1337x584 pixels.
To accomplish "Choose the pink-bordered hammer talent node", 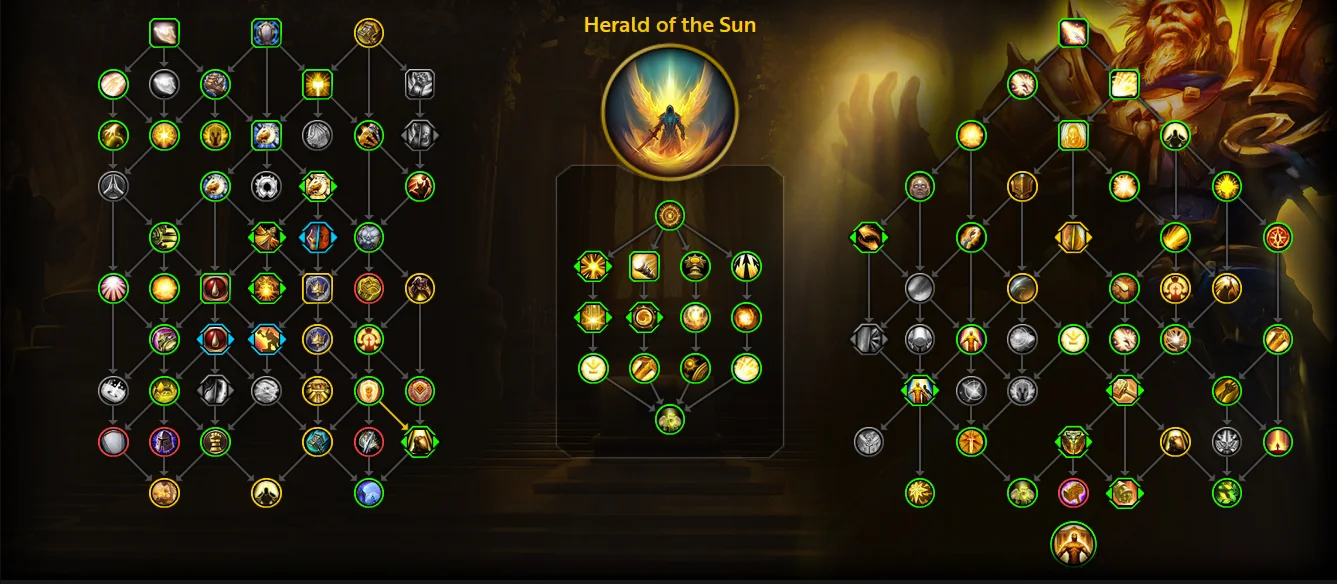I will click(x=1073, y=492).
